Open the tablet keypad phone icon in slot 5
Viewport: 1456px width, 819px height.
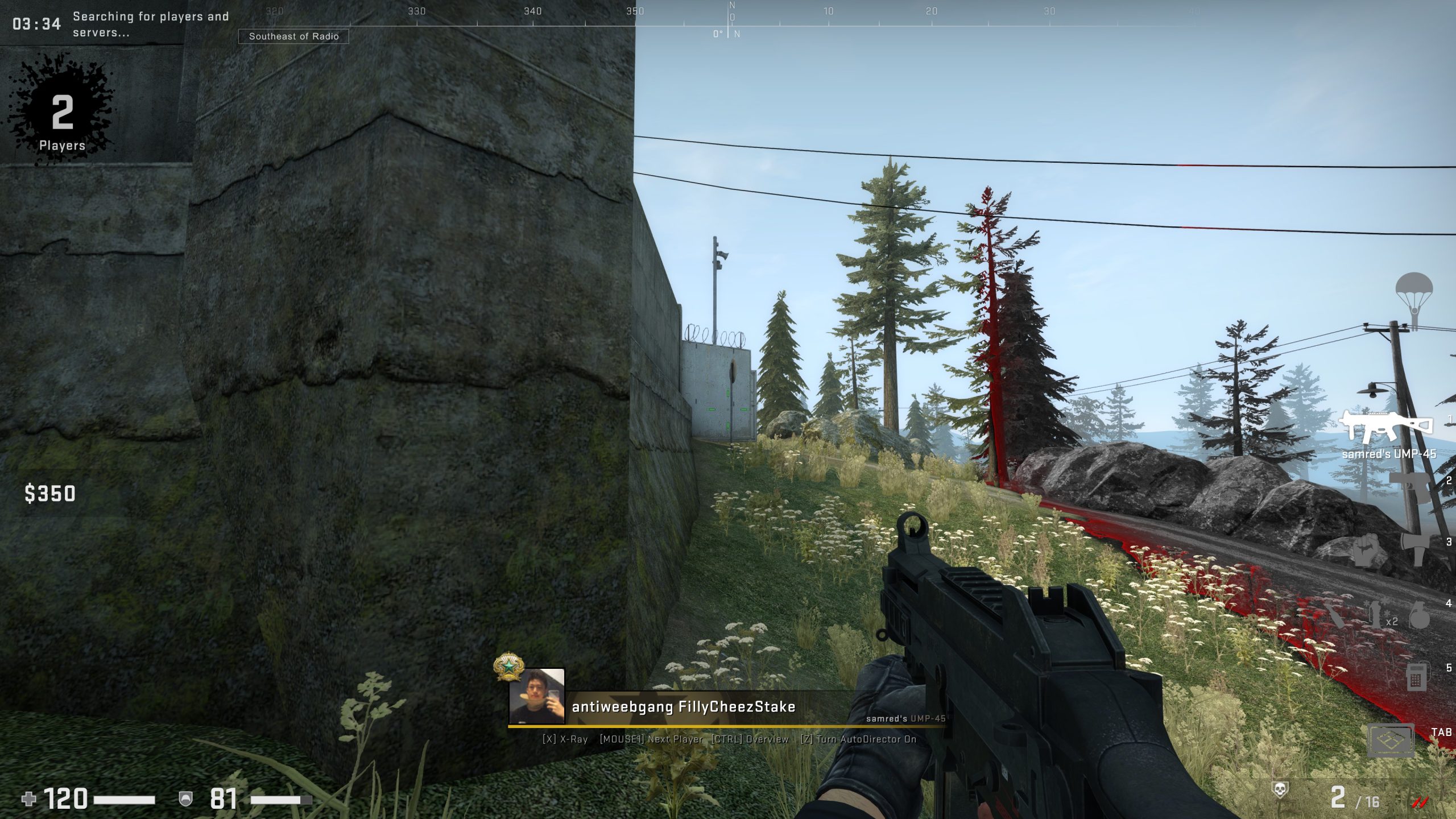click(1418, 677)
